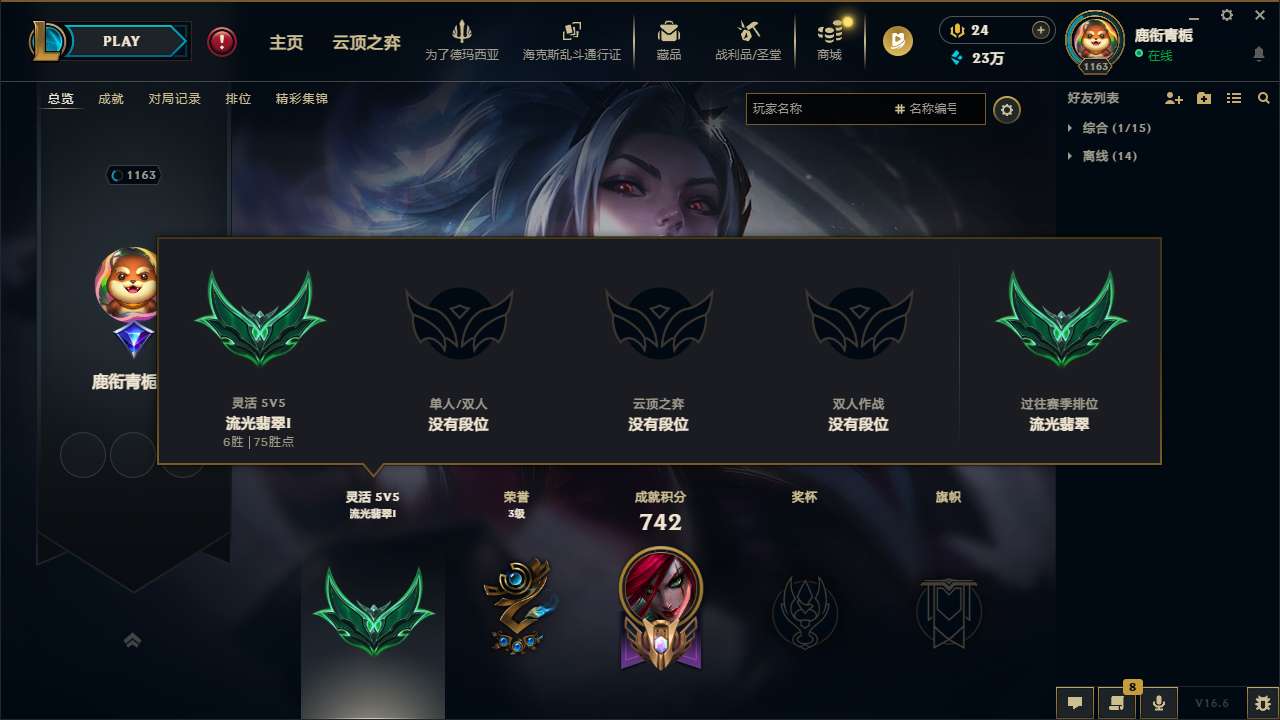Search friends with the magnifier icon
Screen dimensions: 1280x720
[1263, 98]
